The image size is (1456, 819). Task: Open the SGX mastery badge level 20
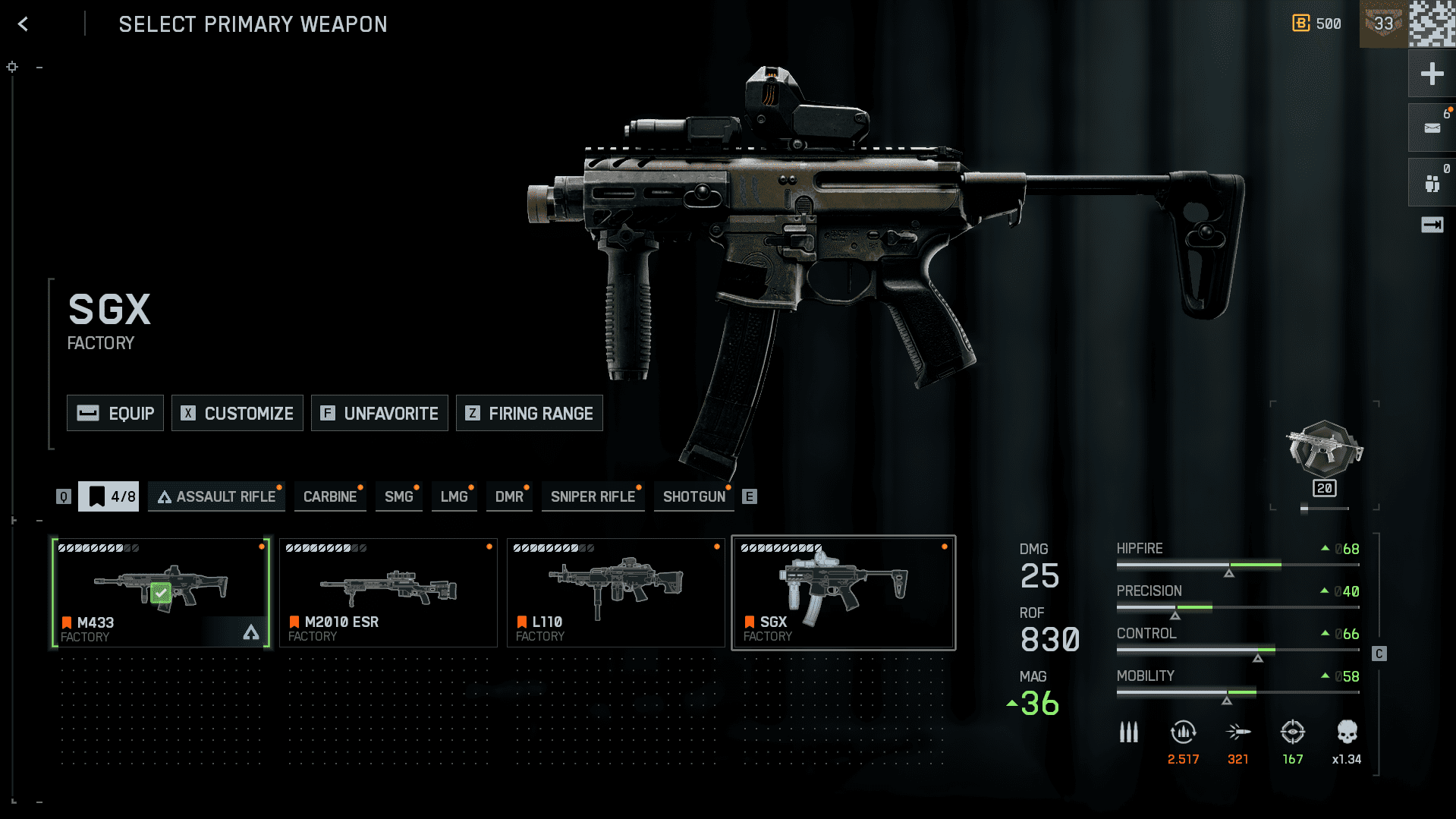point(1325,455)
